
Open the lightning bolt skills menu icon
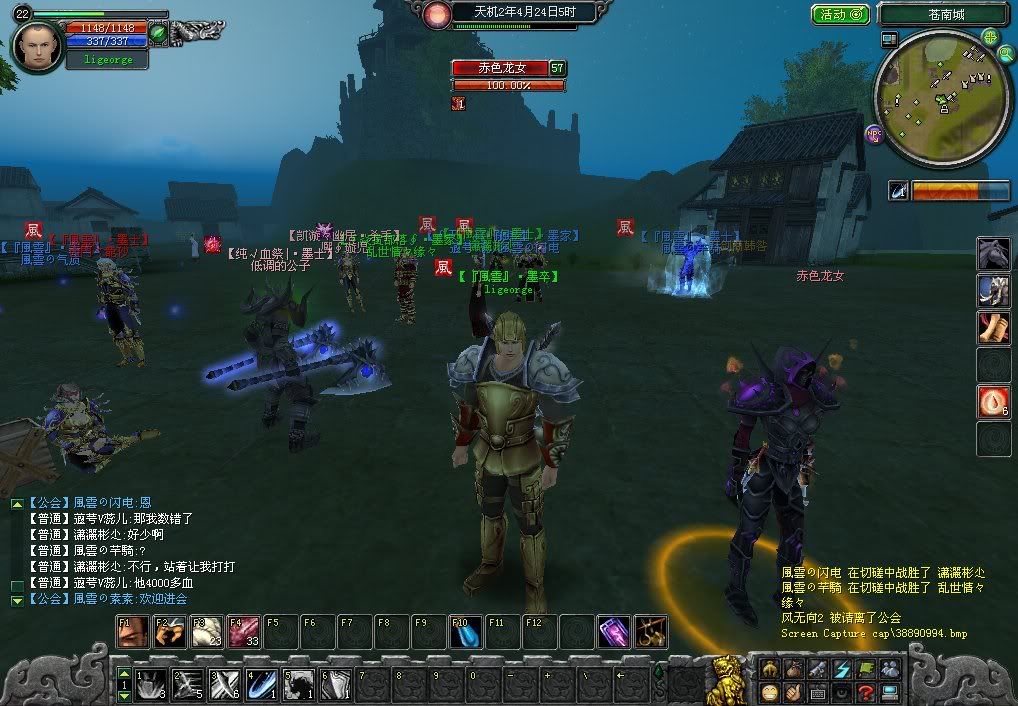841,668
